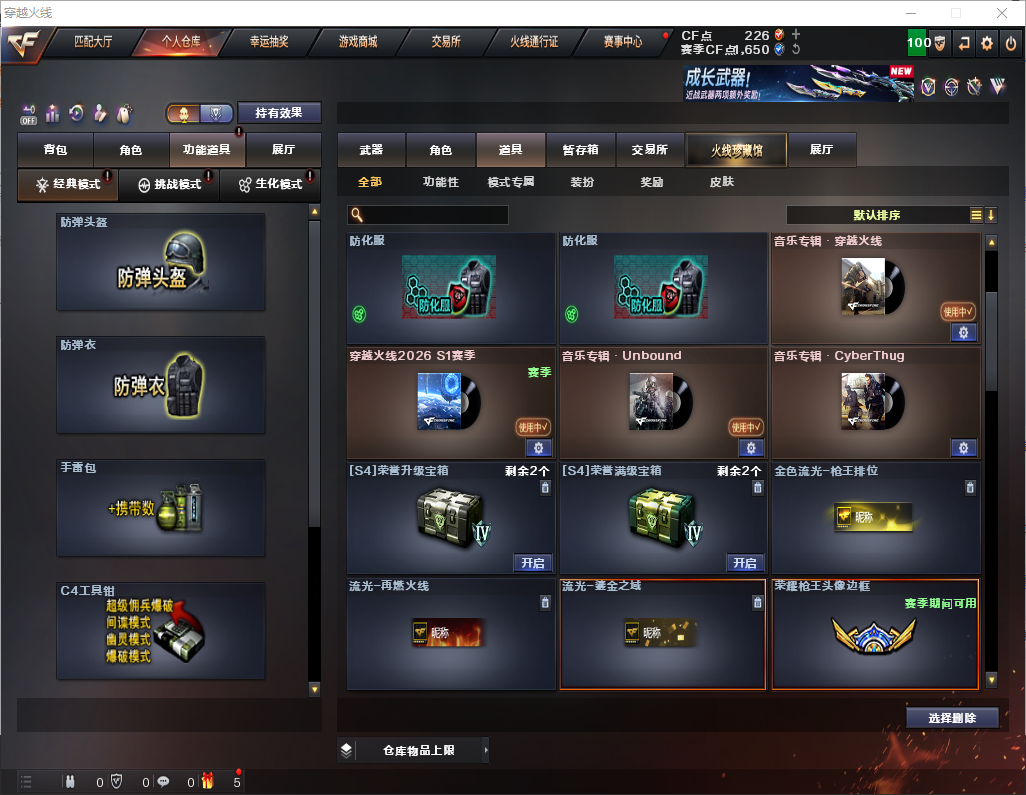Screen dimensions: 1026x795
Task: Choose the 防弹头盔 helmet item
Action: [x=161, y=262]
